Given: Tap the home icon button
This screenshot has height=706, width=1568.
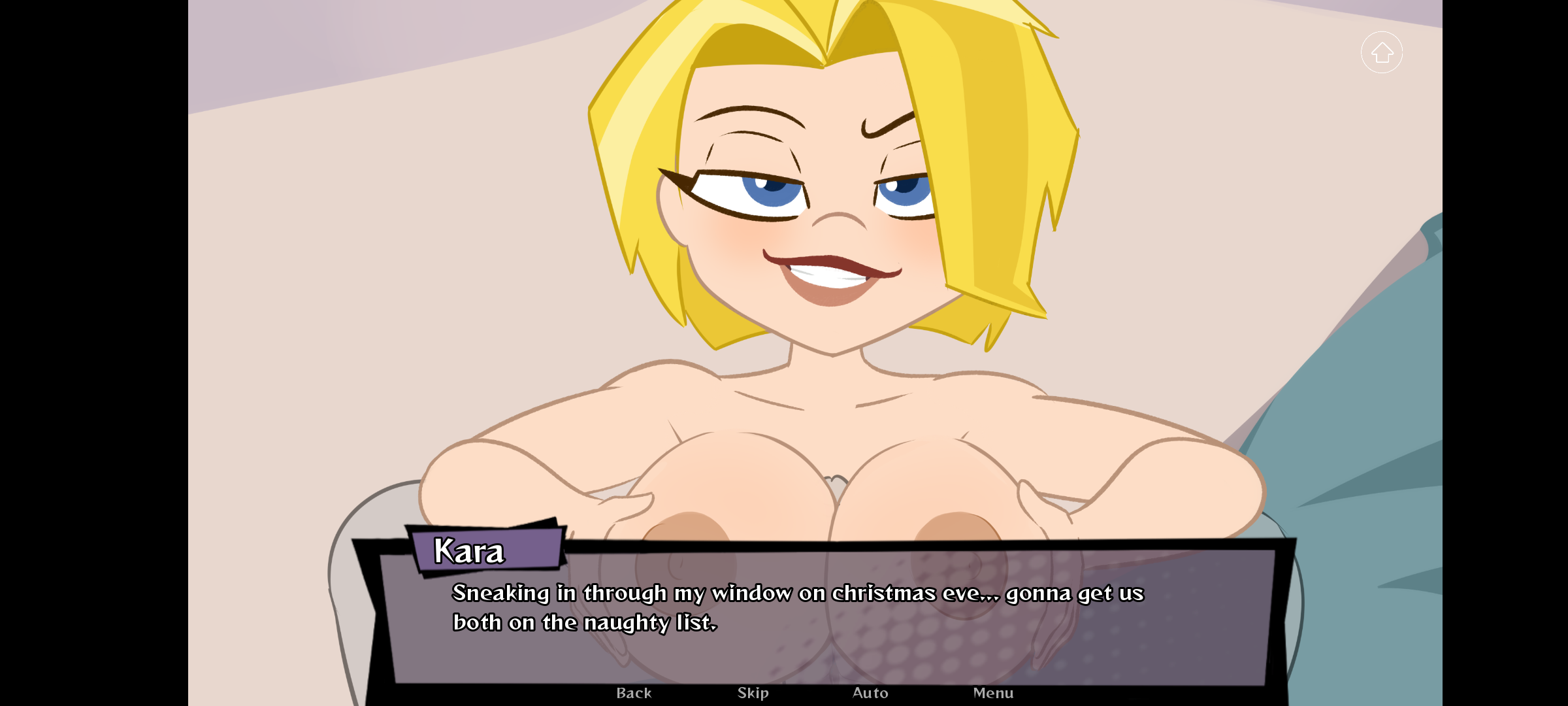Looking at the screenshot, I should pyautogui.click(x=1382, y=52).
